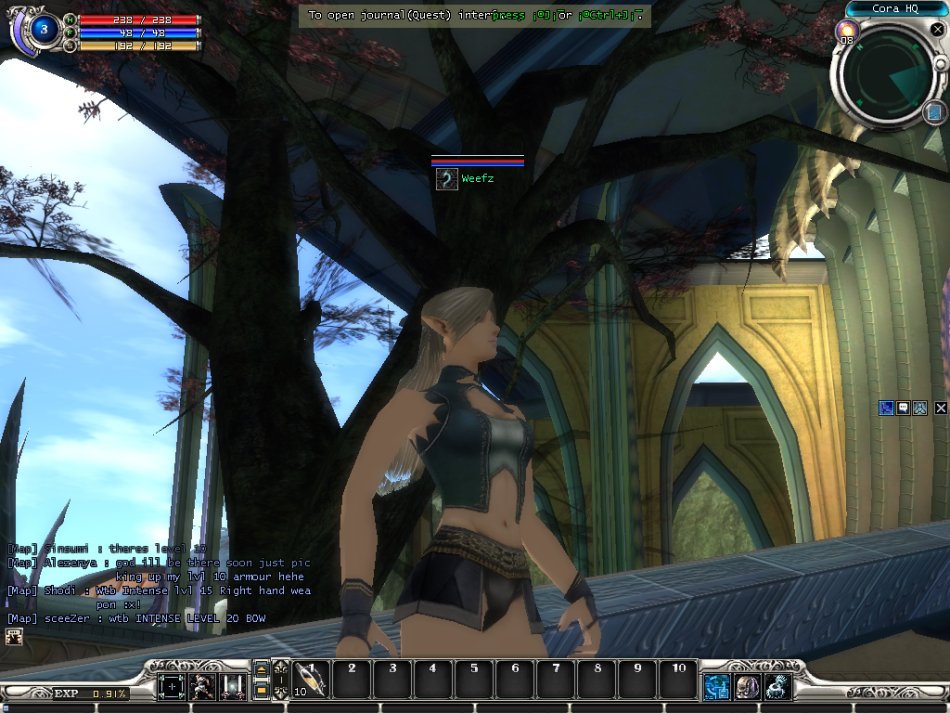Click the portrait icon below the chat log
Viewport: 950px width, 713px height.
(x=15, y=637)
